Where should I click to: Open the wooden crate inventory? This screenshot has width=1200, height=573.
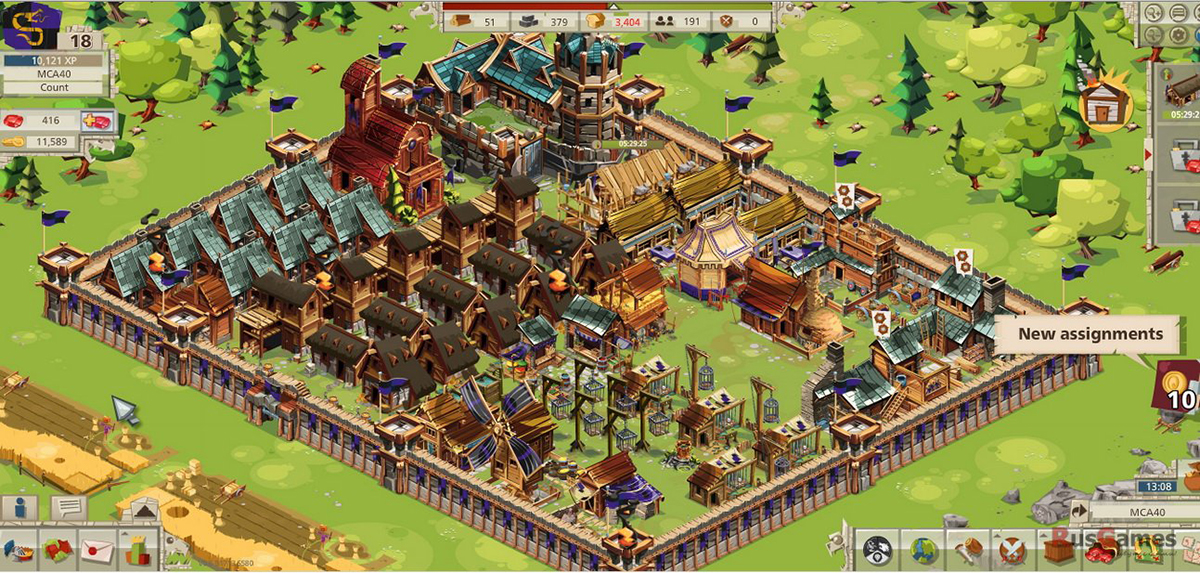[1059, 551]
